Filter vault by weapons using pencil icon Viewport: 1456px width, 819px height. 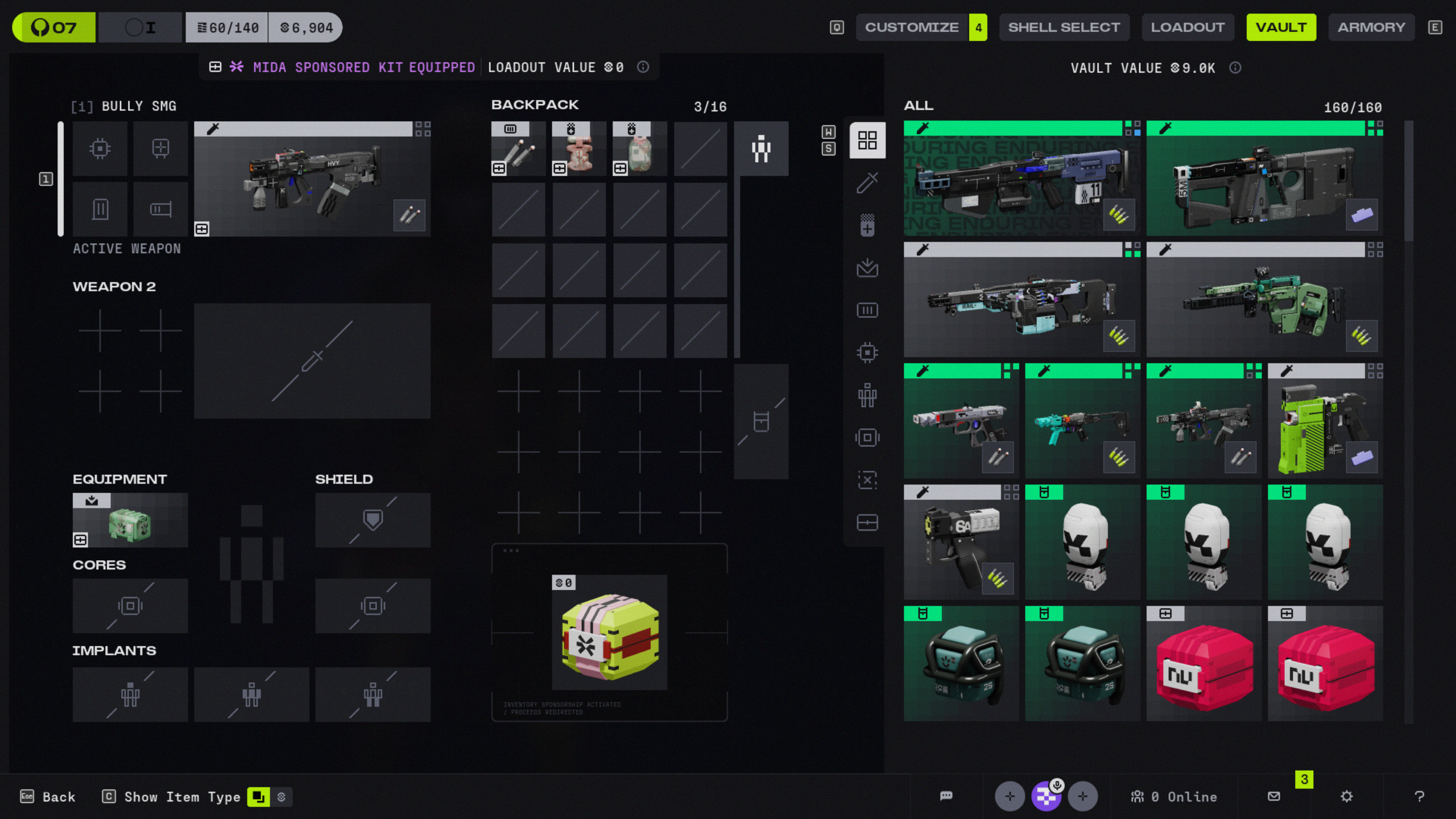[x=867, y=183]
